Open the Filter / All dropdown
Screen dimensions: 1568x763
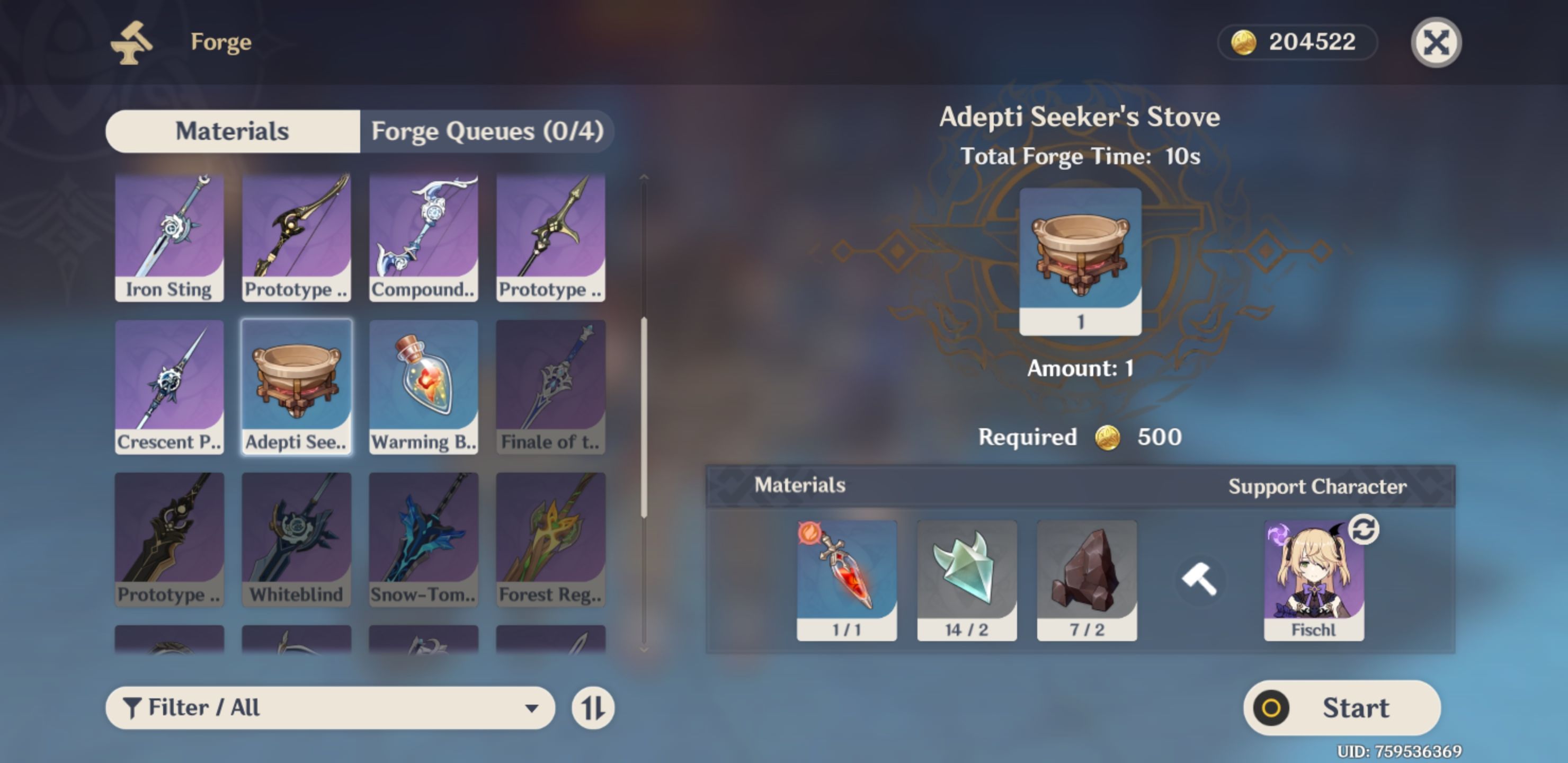[x=330, y=707]
